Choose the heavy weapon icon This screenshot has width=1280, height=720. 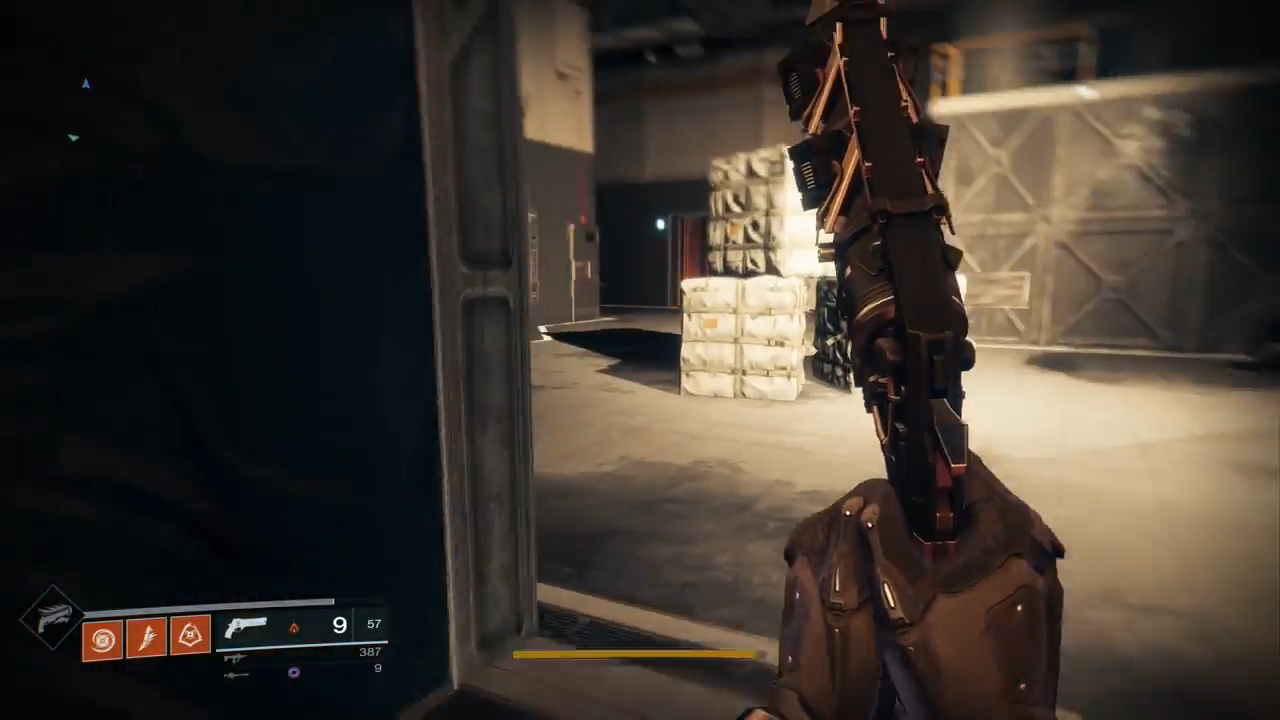[x=236, y=674]
